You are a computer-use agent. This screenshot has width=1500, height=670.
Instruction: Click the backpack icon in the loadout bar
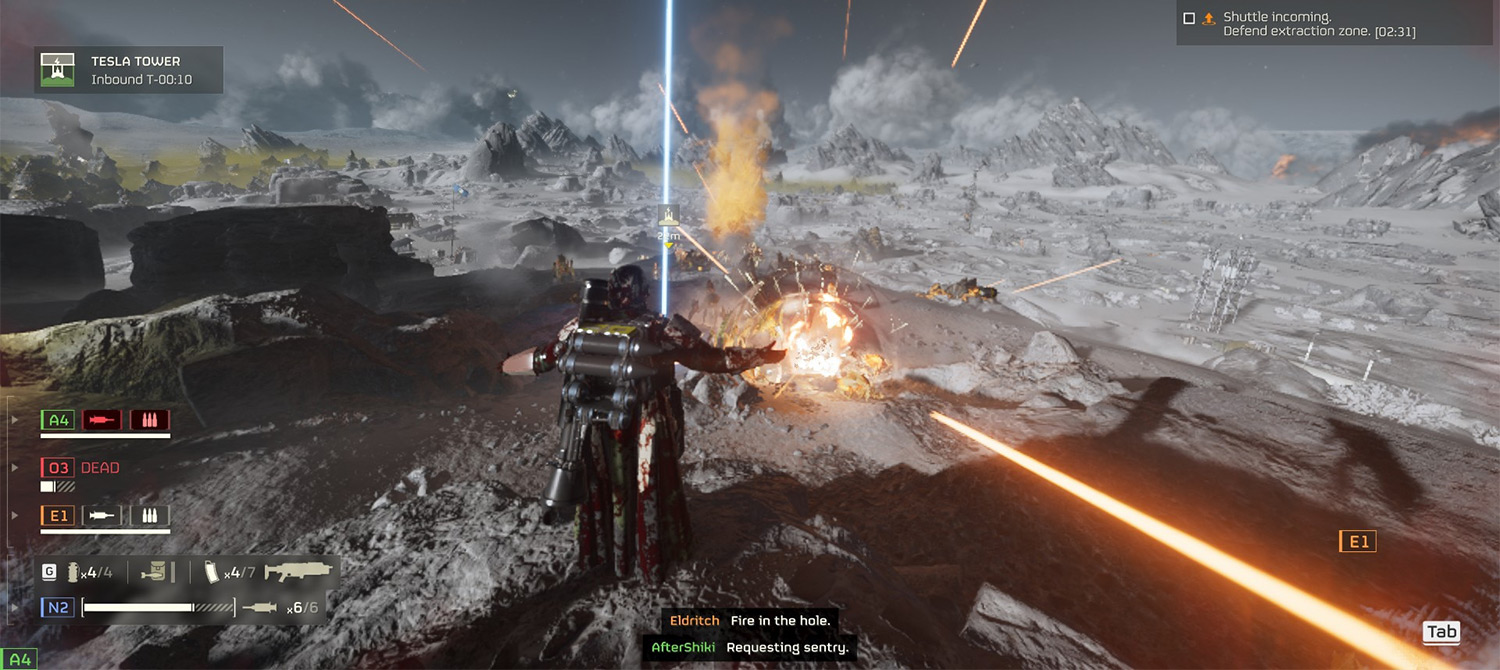pos(153,572)
